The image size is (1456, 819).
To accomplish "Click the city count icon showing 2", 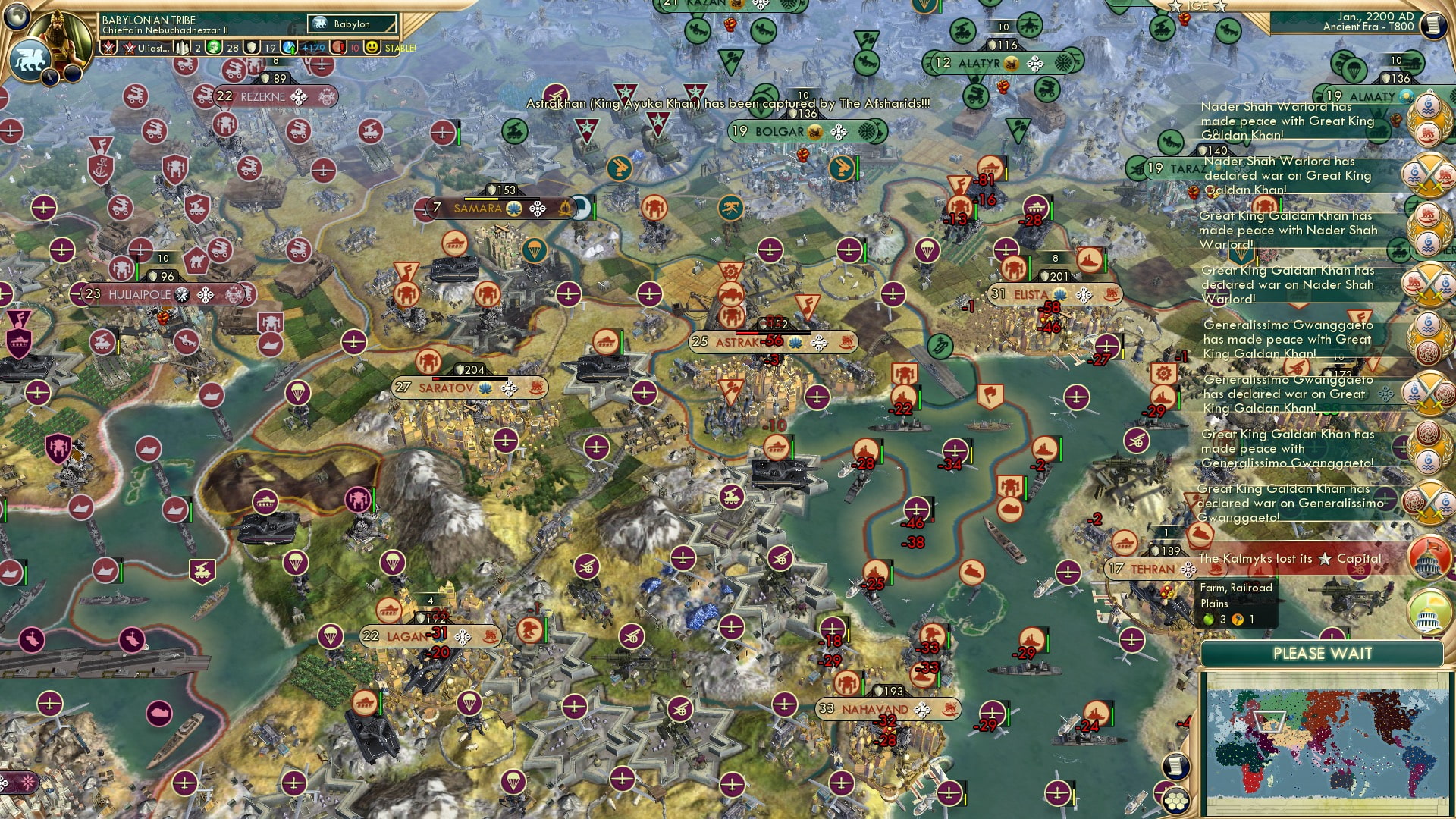I will point(182,48).
